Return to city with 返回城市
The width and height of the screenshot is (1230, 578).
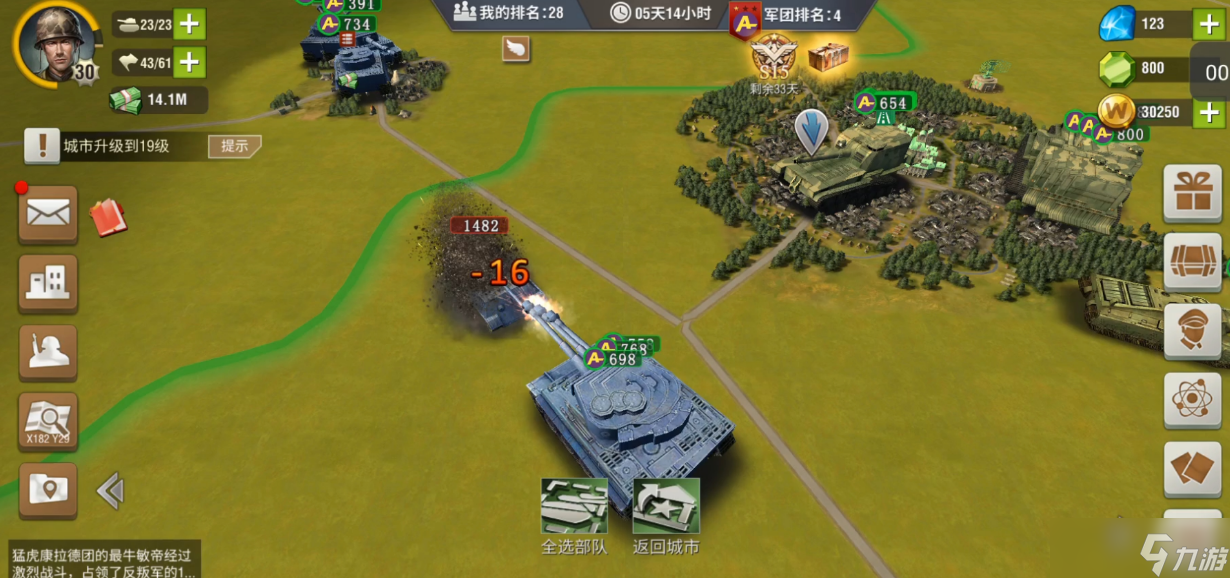(x=666, y=507)
